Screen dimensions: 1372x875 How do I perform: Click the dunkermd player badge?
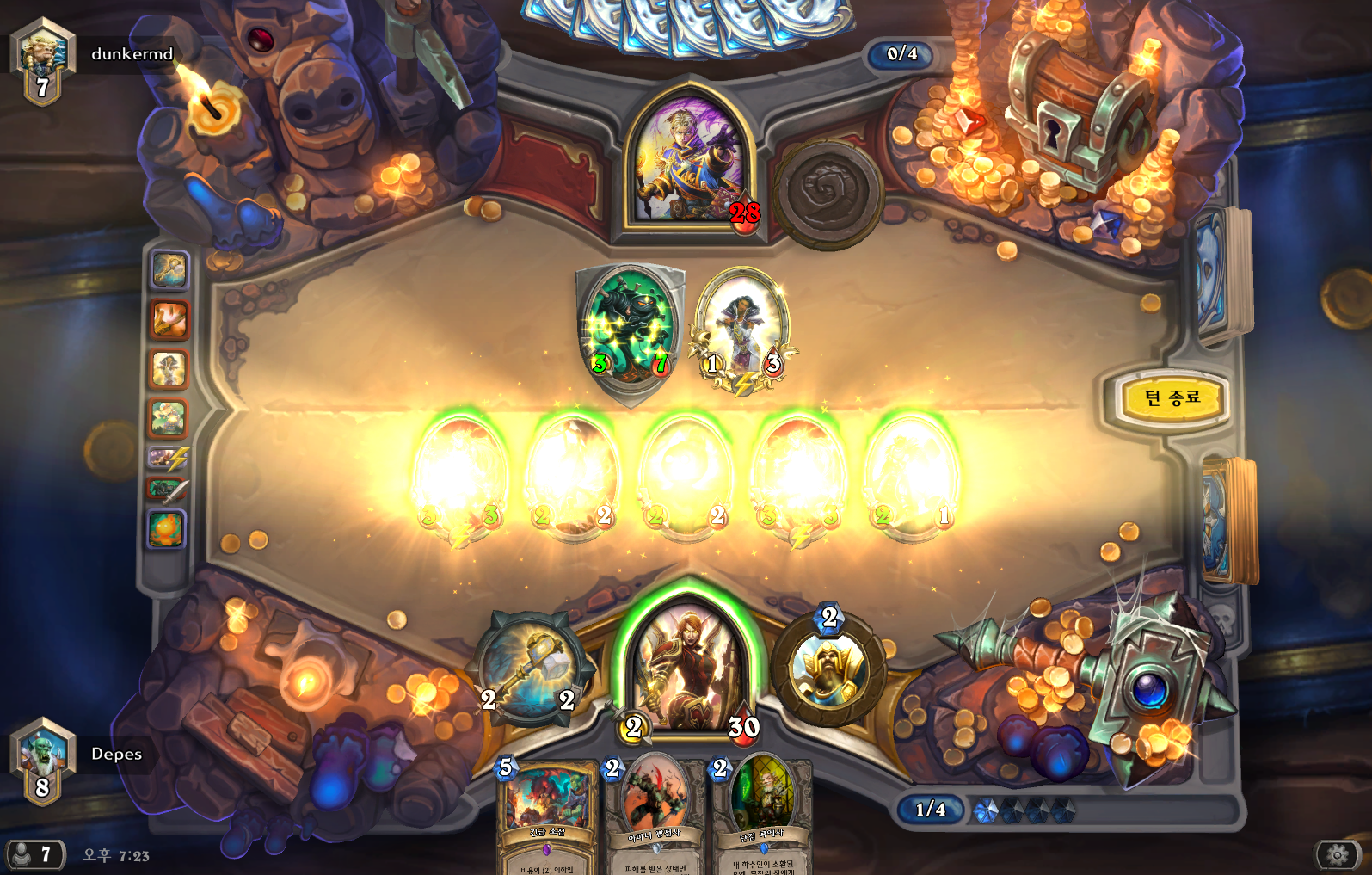tap(43, 60)
